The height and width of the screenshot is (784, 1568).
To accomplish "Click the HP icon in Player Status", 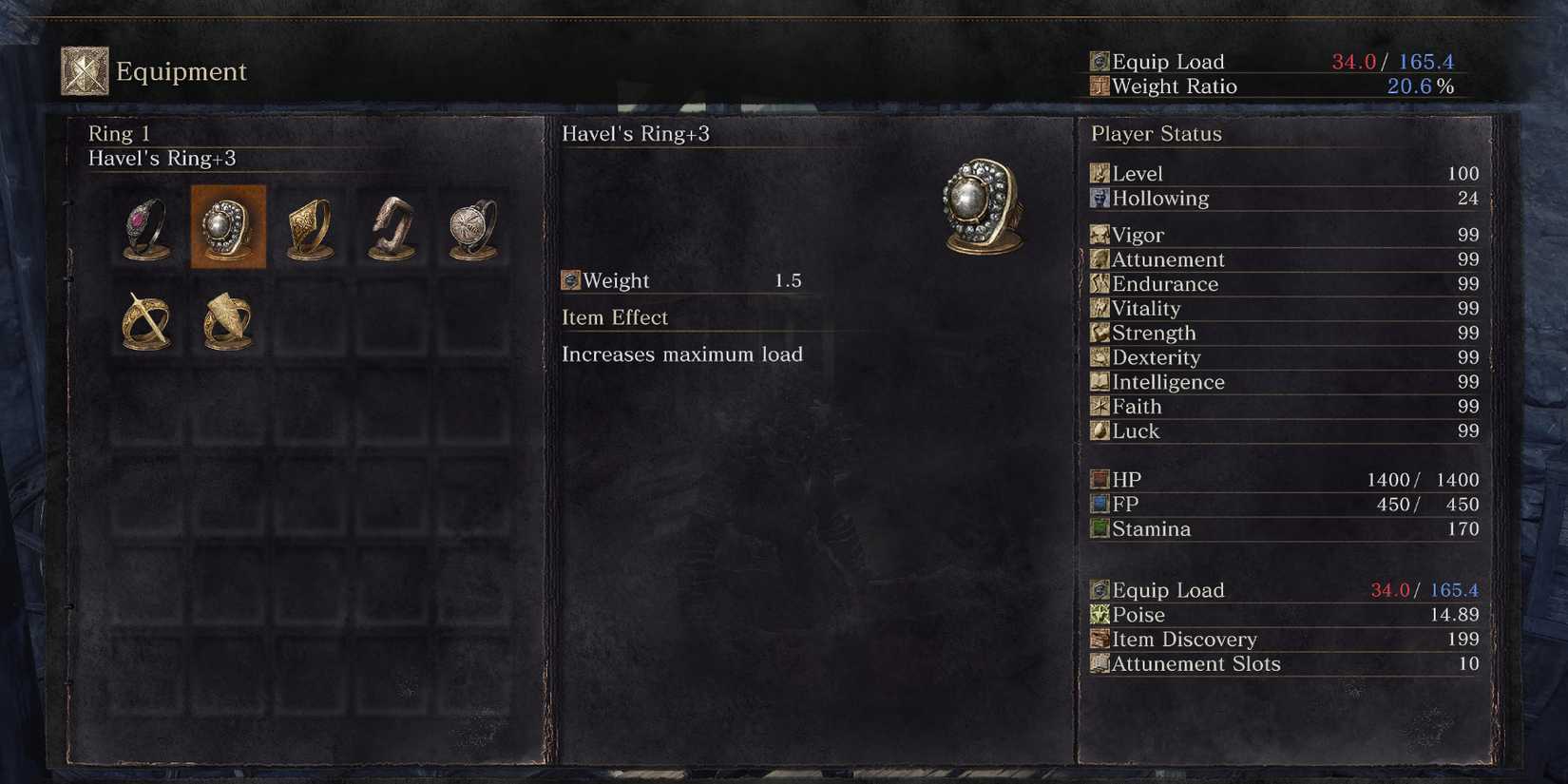I will [x=1099, y=479].
